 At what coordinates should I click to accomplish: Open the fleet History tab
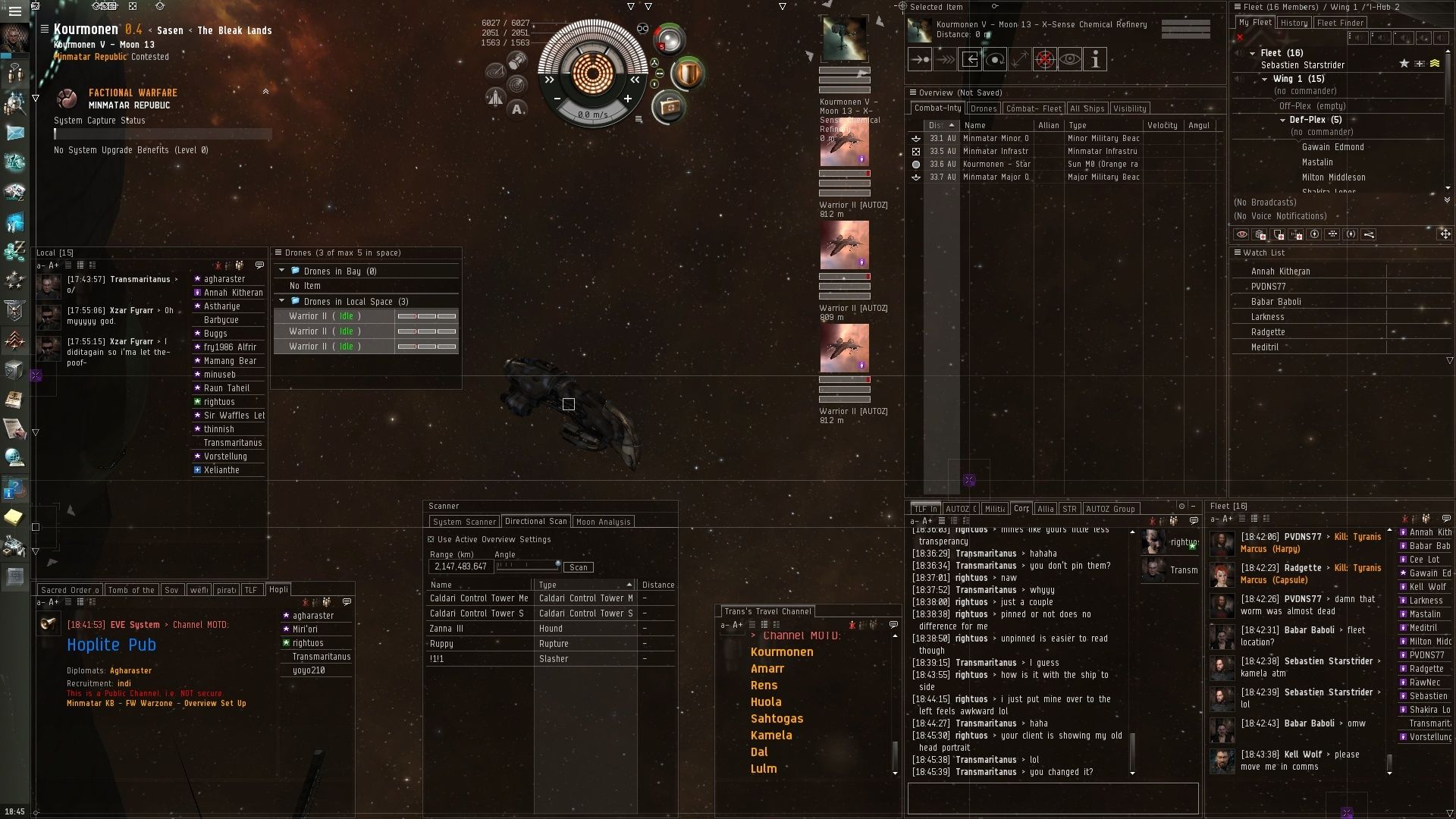coord(1294,23)
